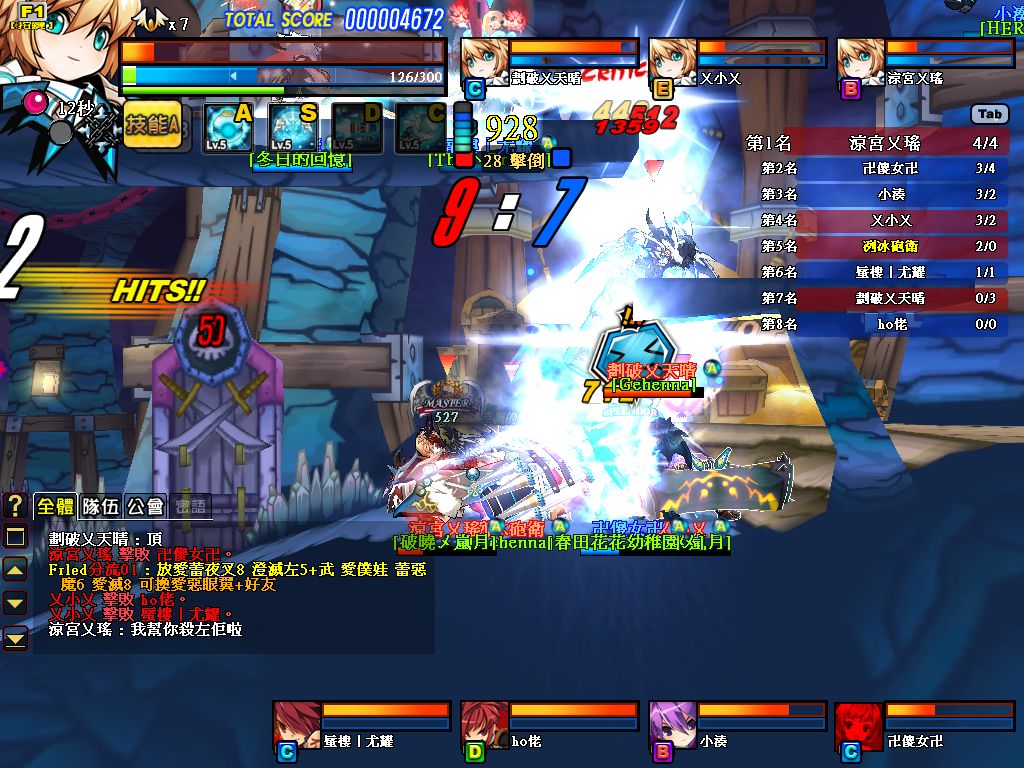Toggle the scoreboard with the Tab button
The image size is (1024, 768).
tap(989, 115)
